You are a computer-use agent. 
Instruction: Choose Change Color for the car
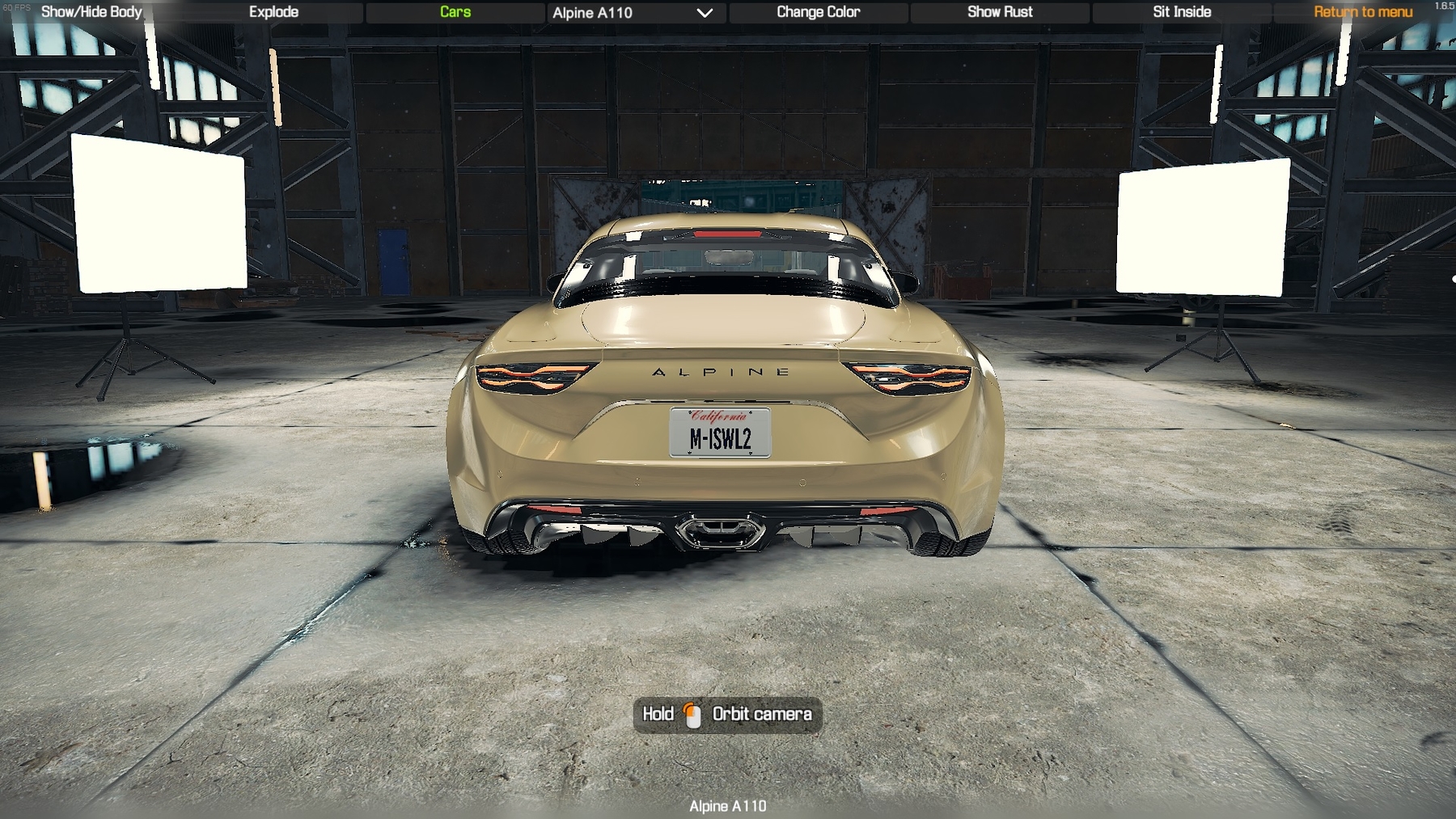pyautogui.click(x=818, y=12)
